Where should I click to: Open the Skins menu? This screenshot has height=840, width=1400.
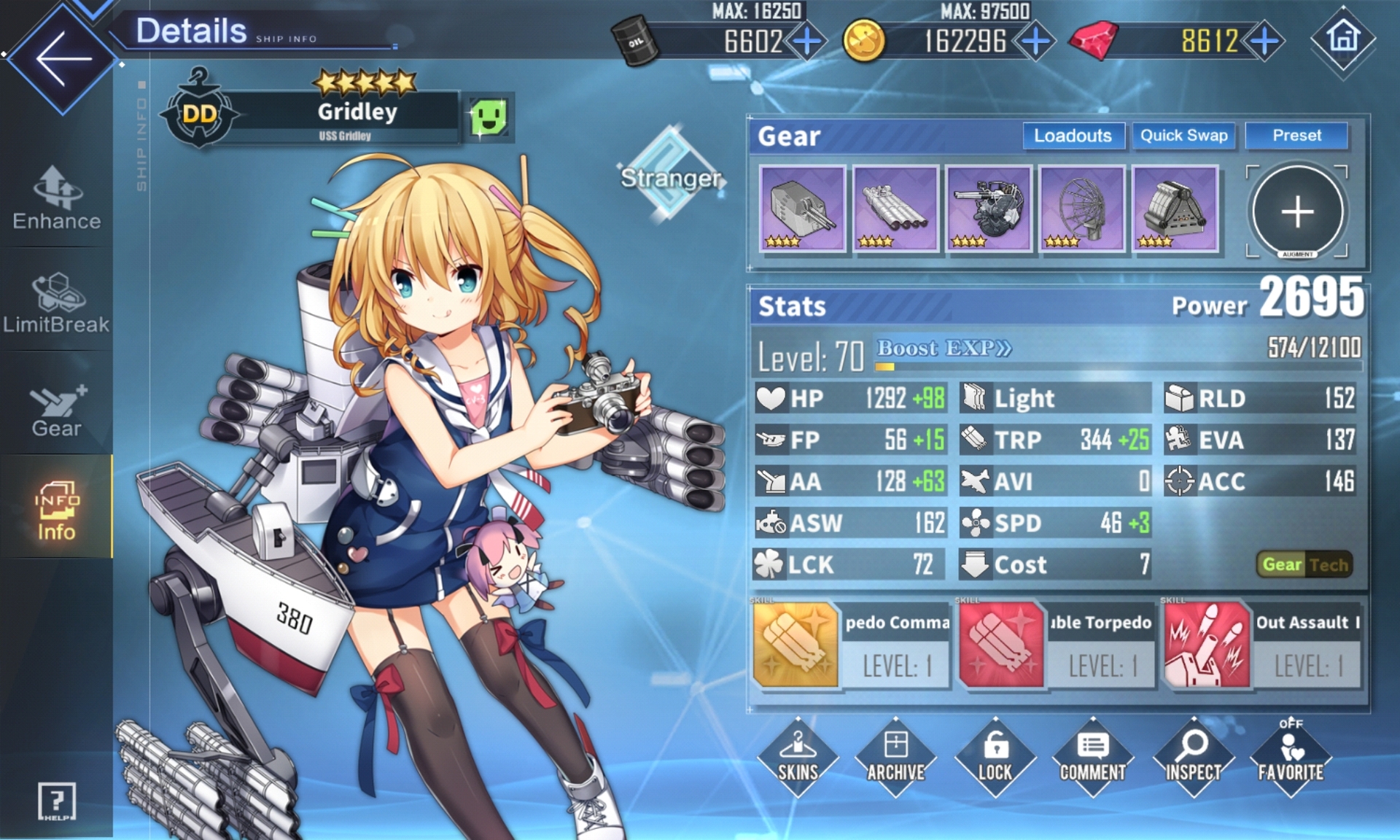pos(798,758)
